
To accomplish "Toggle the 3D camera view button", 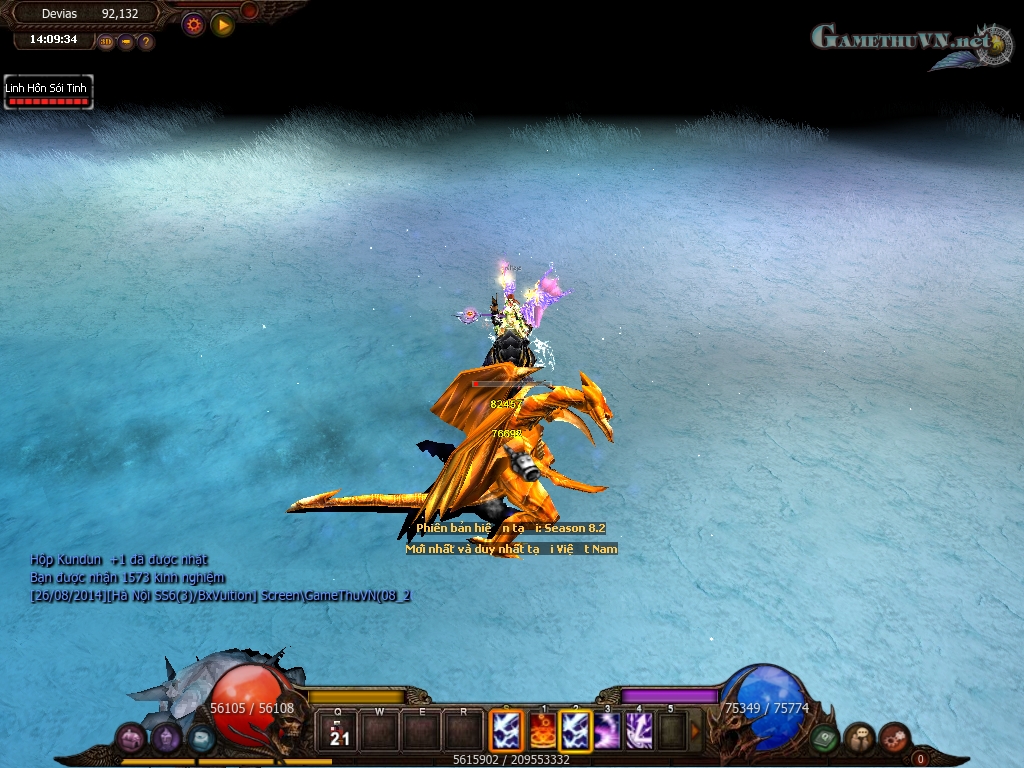I will click(x=106, y=42).
